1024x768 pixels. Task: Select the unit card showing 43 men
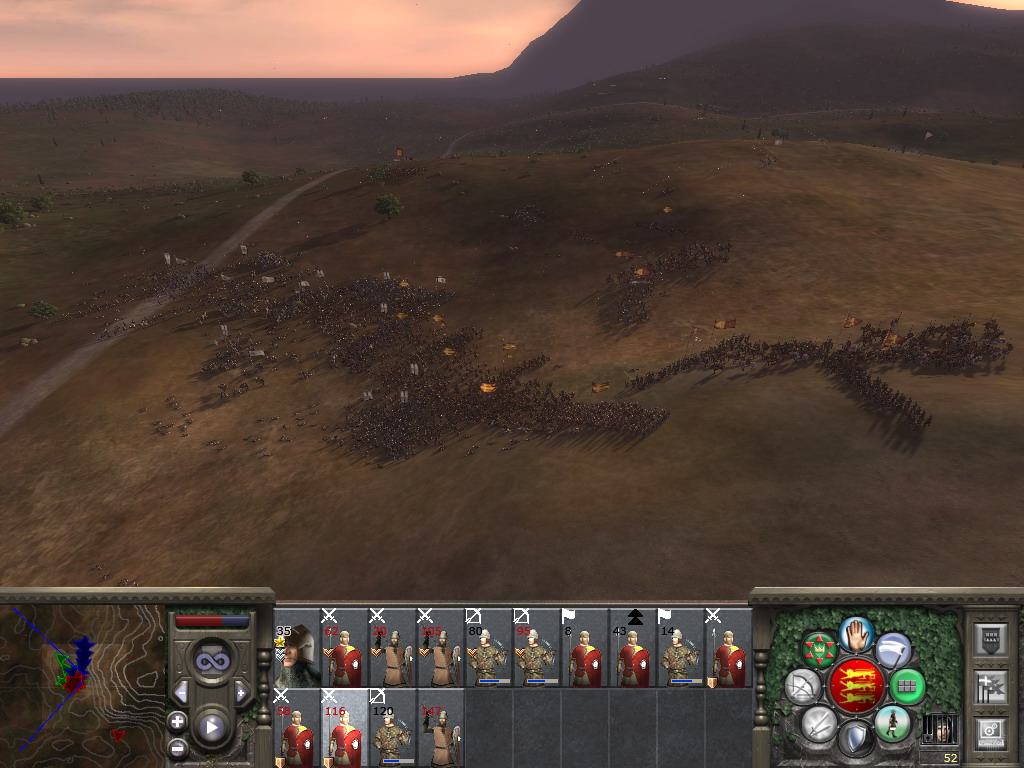[x=633, y=648]
